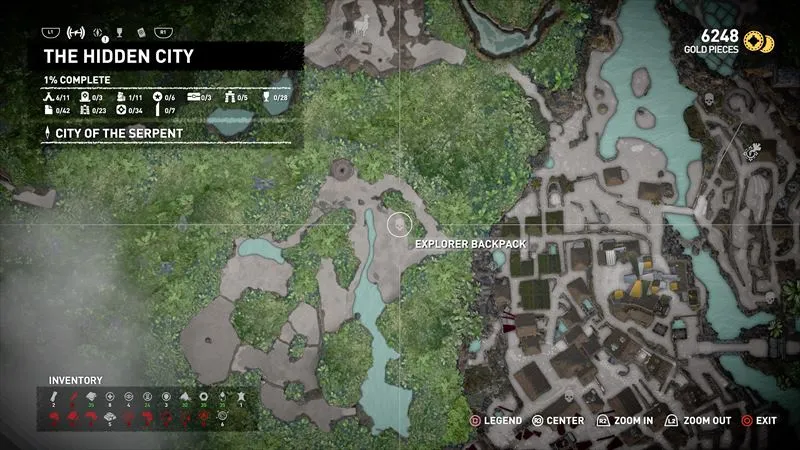Switch to the tab with the alert badge
The width and height of the screenshot is (800, 450).
click(x=99, y=33)
